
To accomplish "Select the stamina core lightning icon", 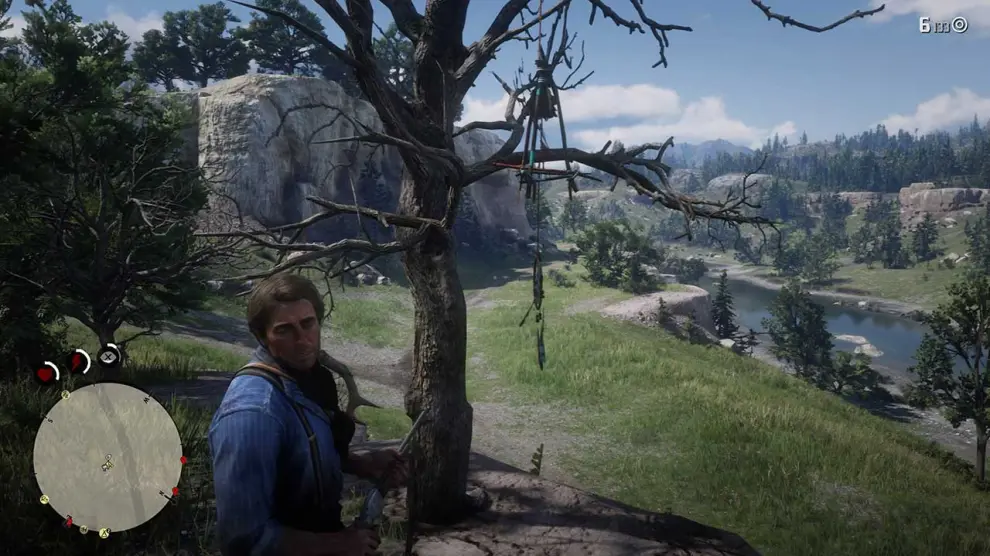I will click(x=78, y=362).
